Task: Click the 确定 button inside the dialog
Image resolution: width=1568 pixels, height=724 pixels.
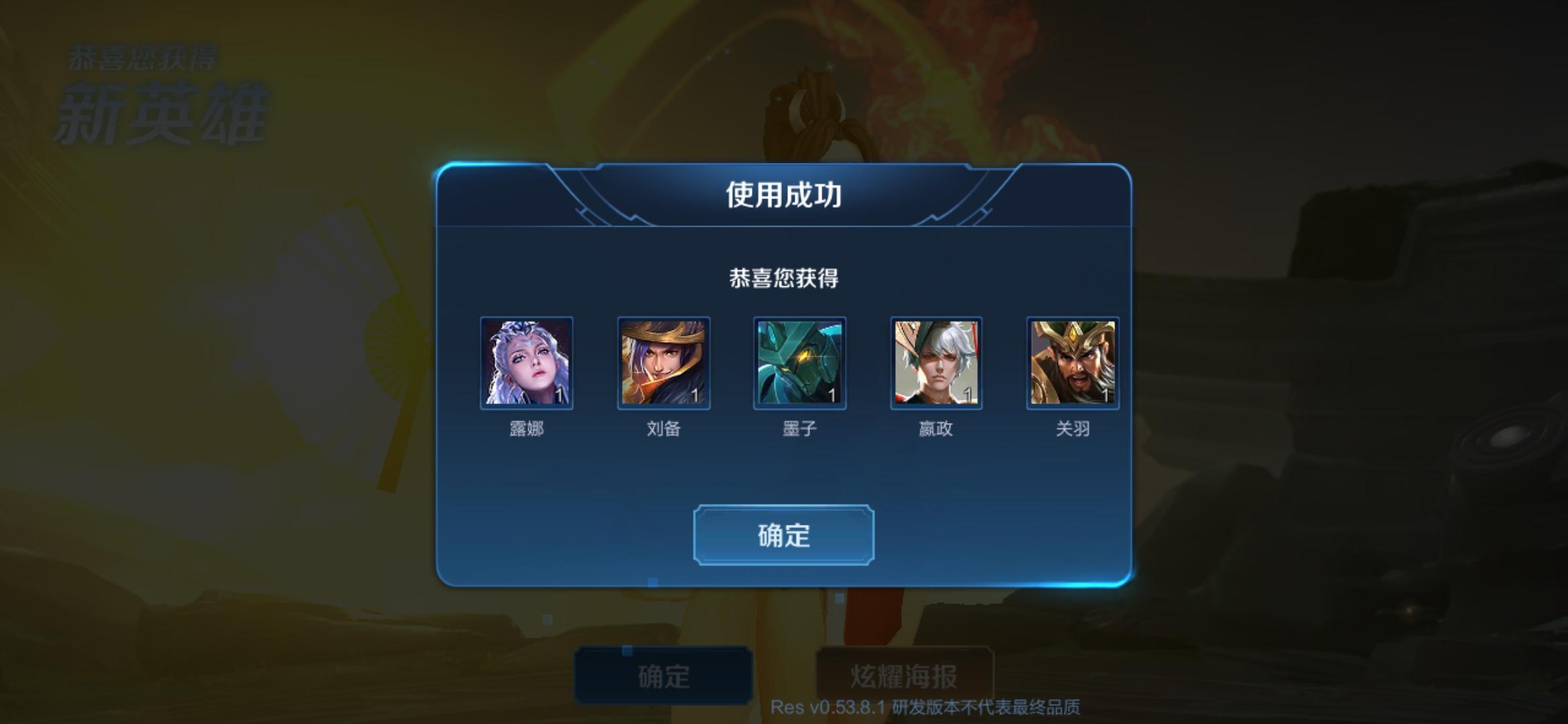Action: 784,536
